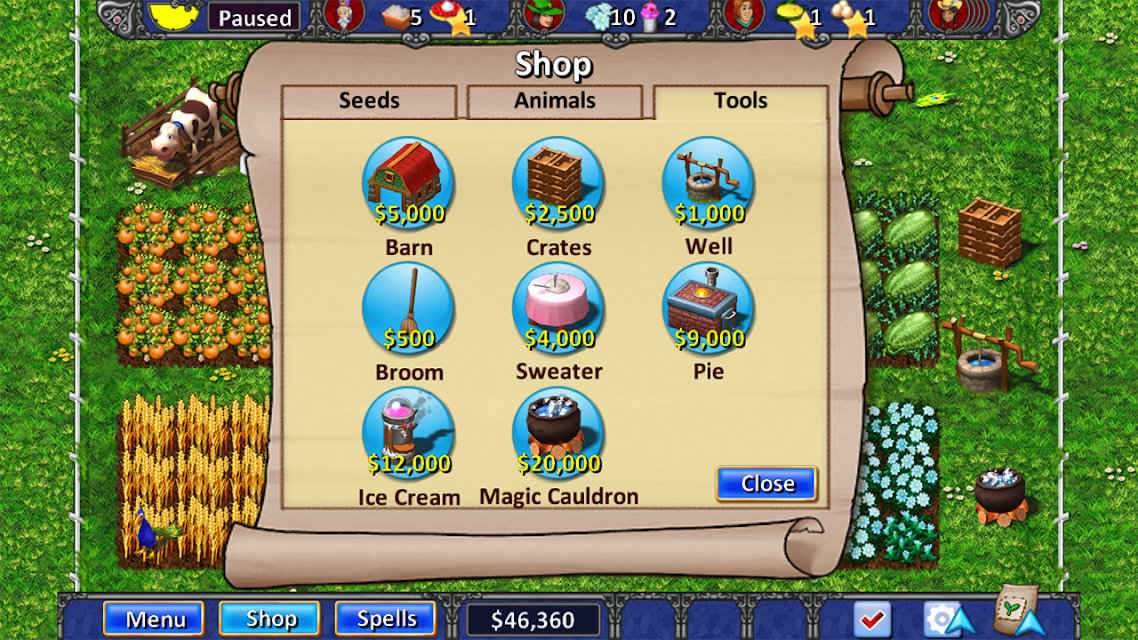
Task: Open the Animals shop tab
Action: point(554,101)
